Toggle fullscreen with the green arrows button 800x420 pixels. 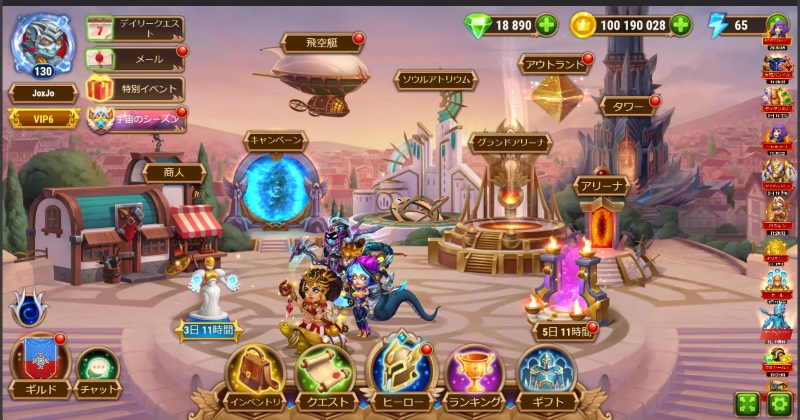click(x=746, y=403)
